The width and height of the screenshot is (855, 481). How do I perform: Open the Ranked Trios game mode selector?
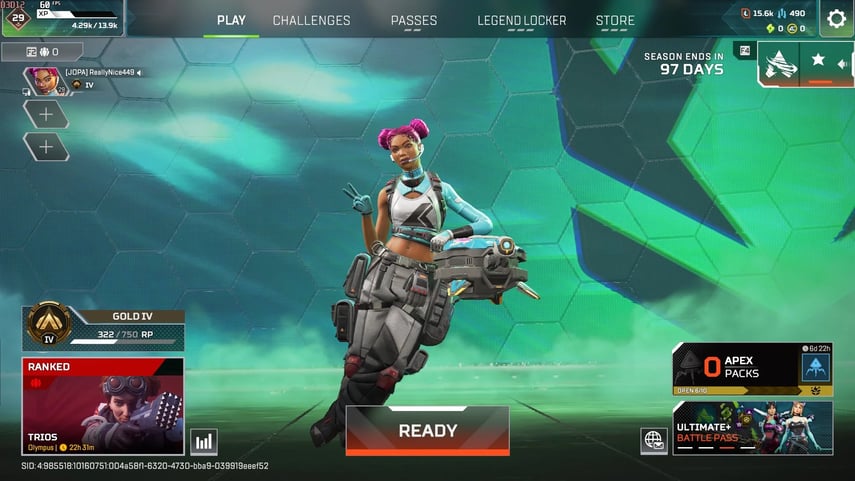point(103,405)
